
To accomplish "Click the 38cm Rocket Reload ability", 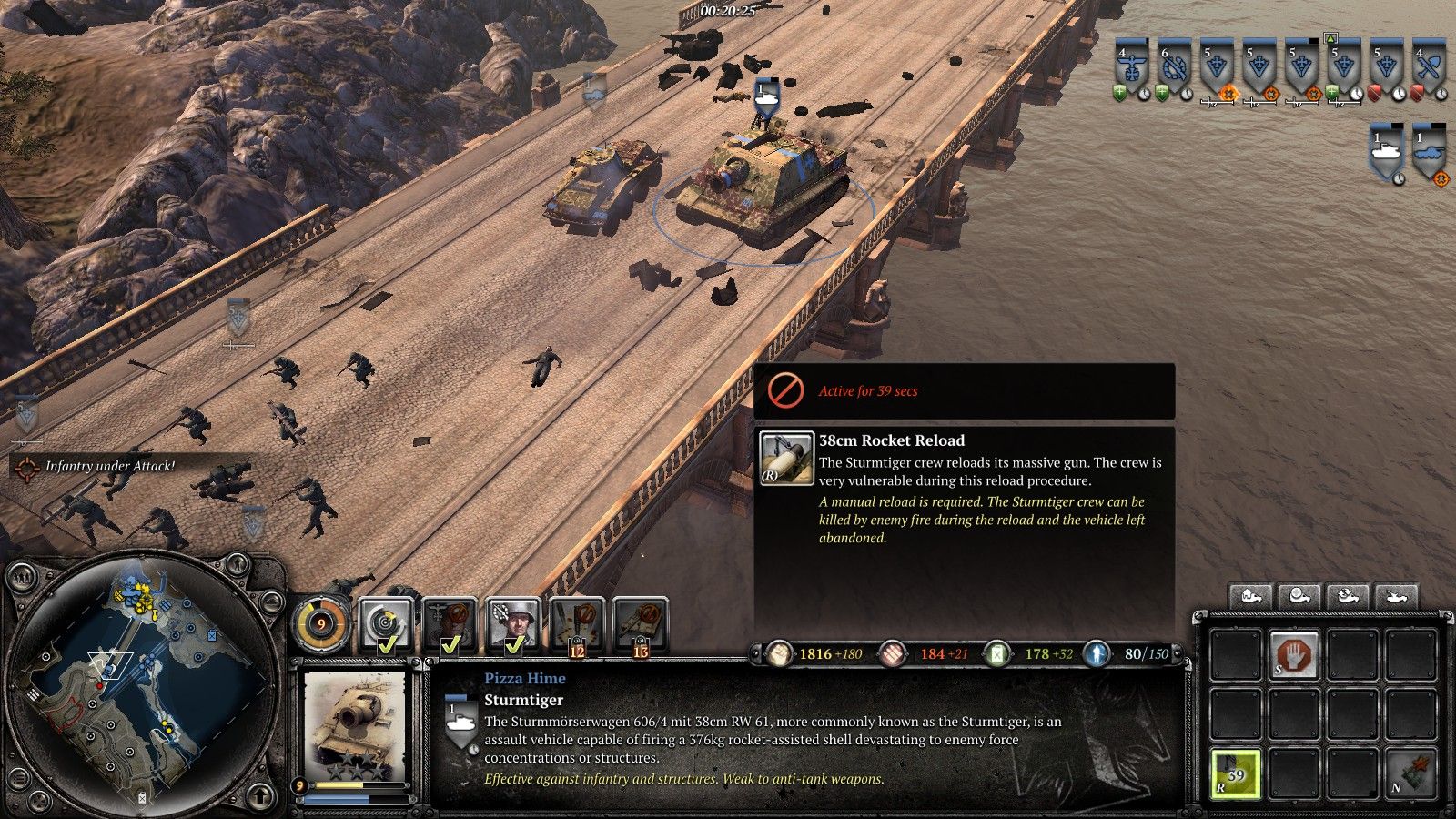I will coord(1235,773).
